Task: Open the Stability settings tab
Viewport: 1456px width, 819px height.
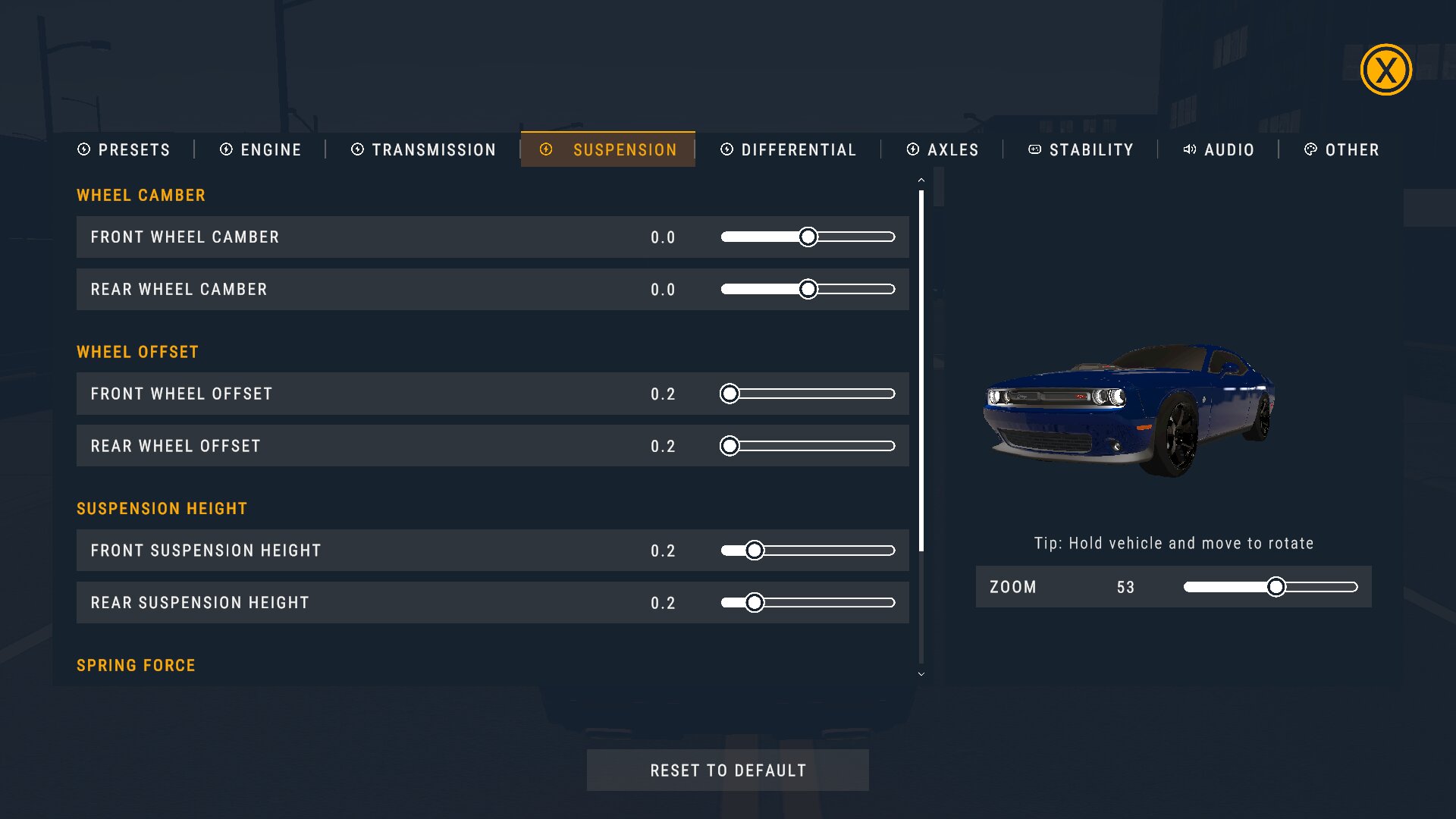Action: (1081, 150)
